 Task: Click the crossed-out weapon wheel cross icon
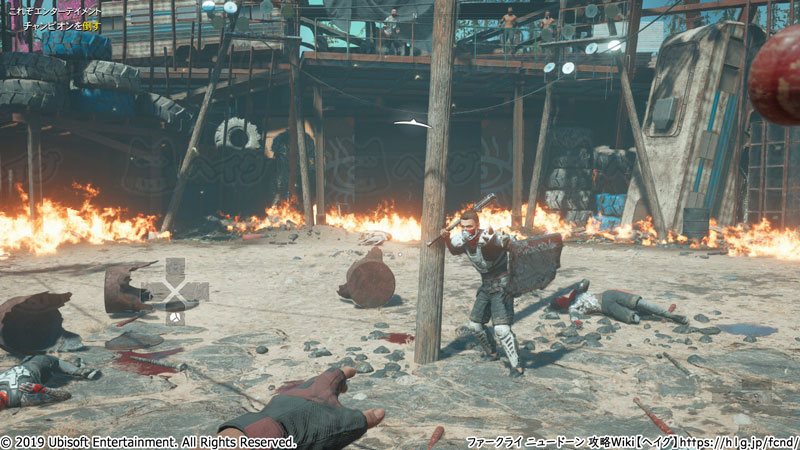pos(175,291)
